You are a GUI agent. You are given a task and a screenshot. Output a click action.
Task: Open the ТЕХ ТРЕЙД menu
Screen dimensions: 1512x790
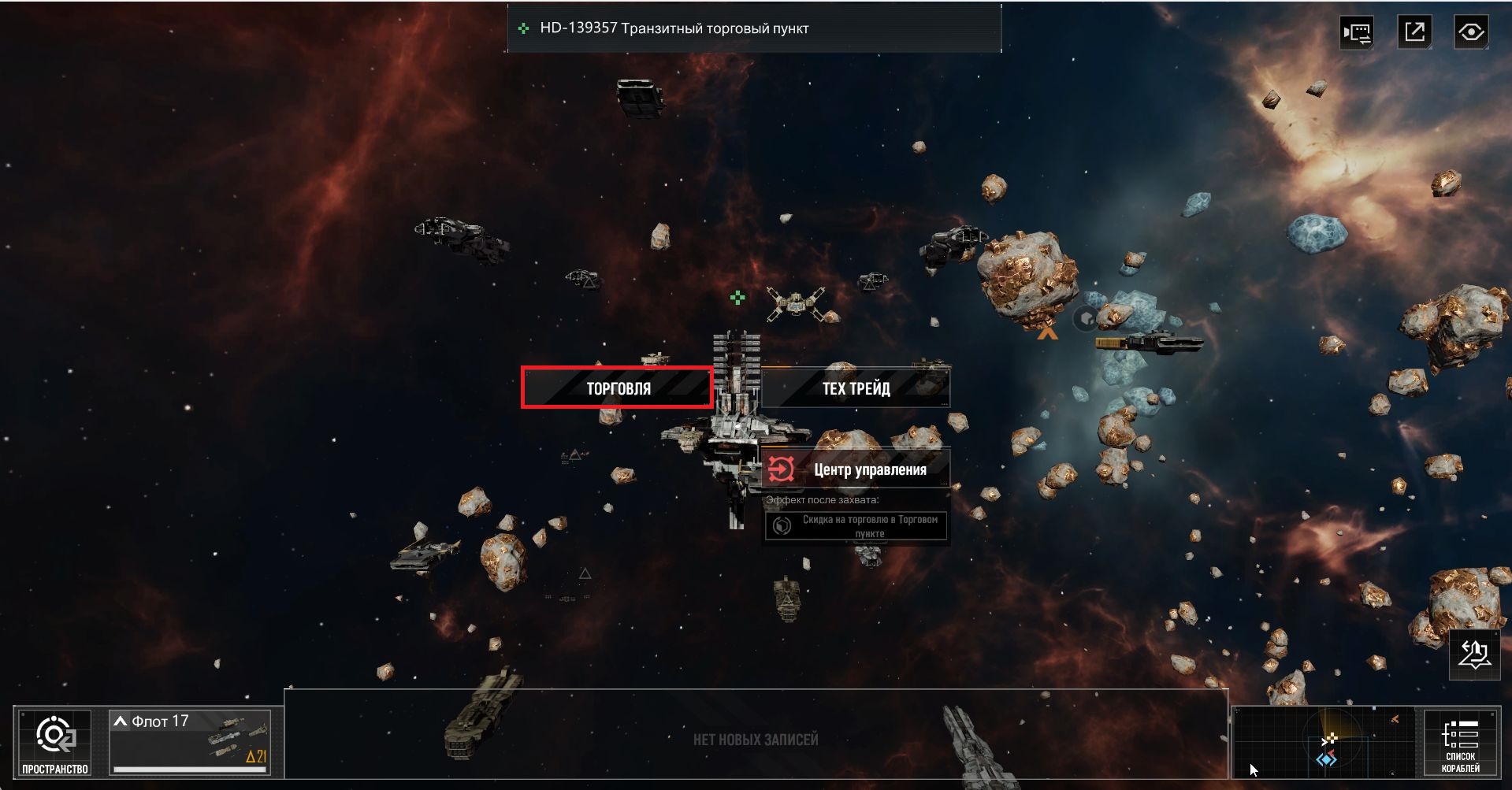coord(856,388)
